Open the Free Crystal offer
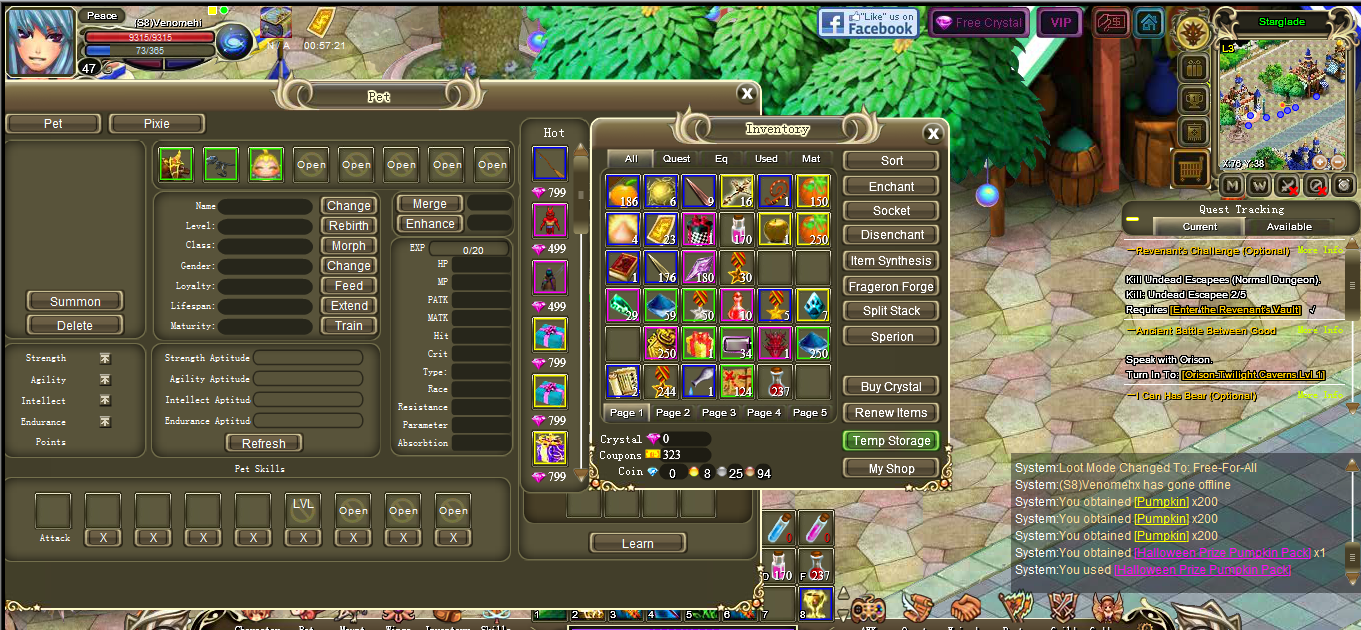1361x630 pixels. point(978,22)
